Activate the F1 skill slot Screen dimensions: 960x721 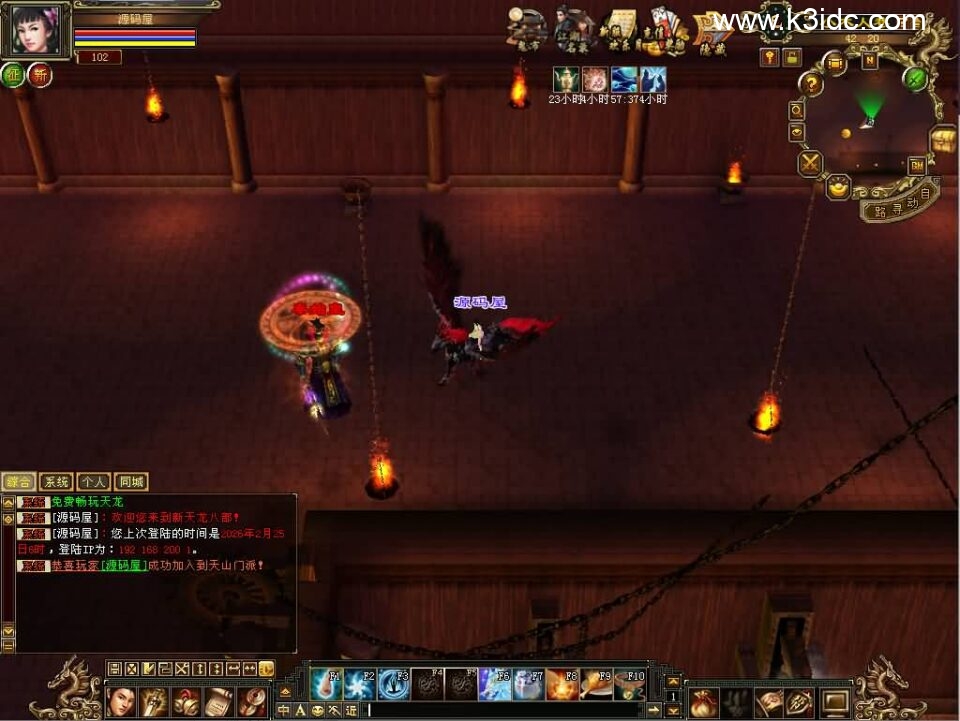[325, 684]
